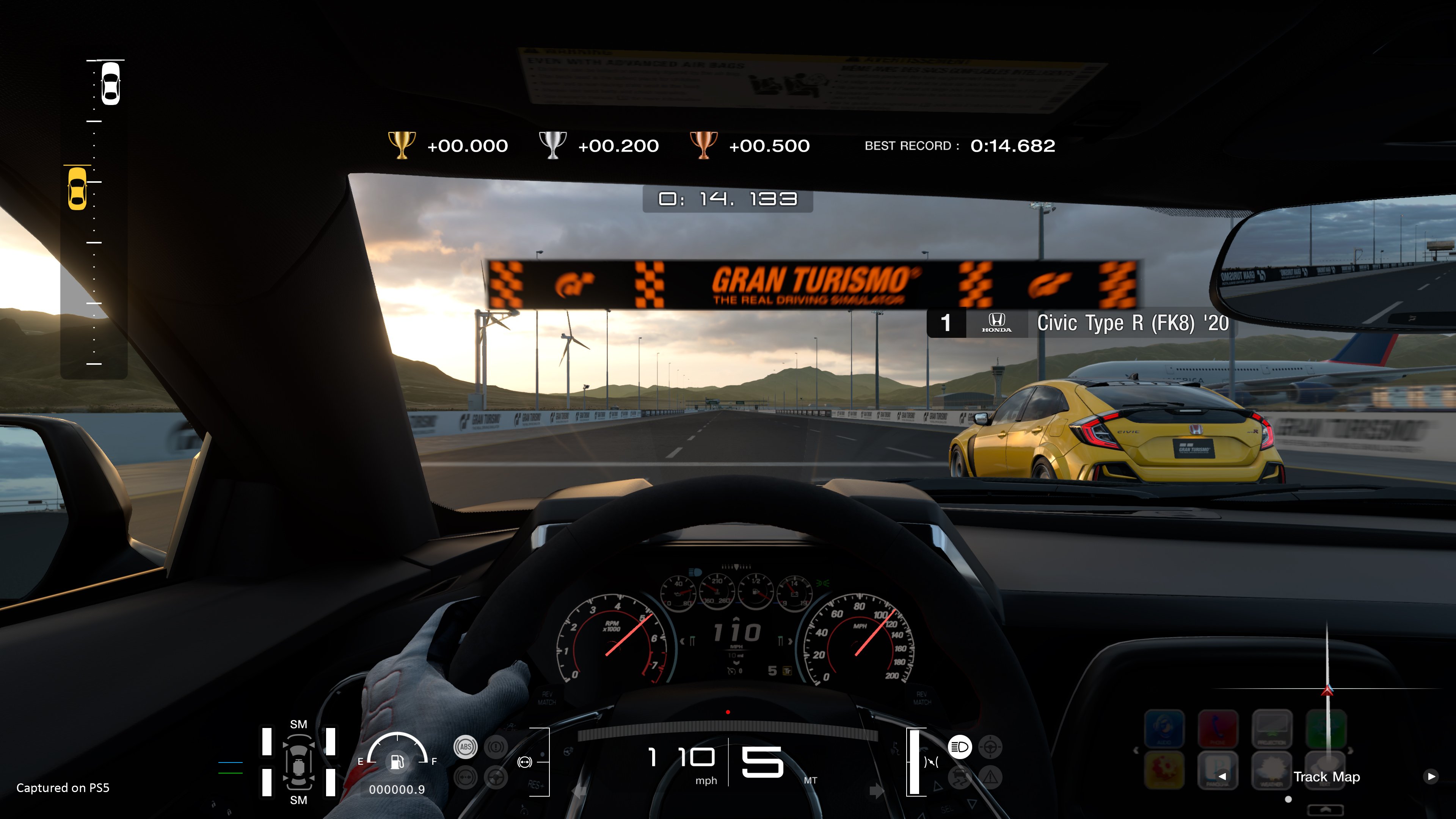Click the left chevron on the app carousel
This screenshot has height=819, width=1456.
(1137, 750)
